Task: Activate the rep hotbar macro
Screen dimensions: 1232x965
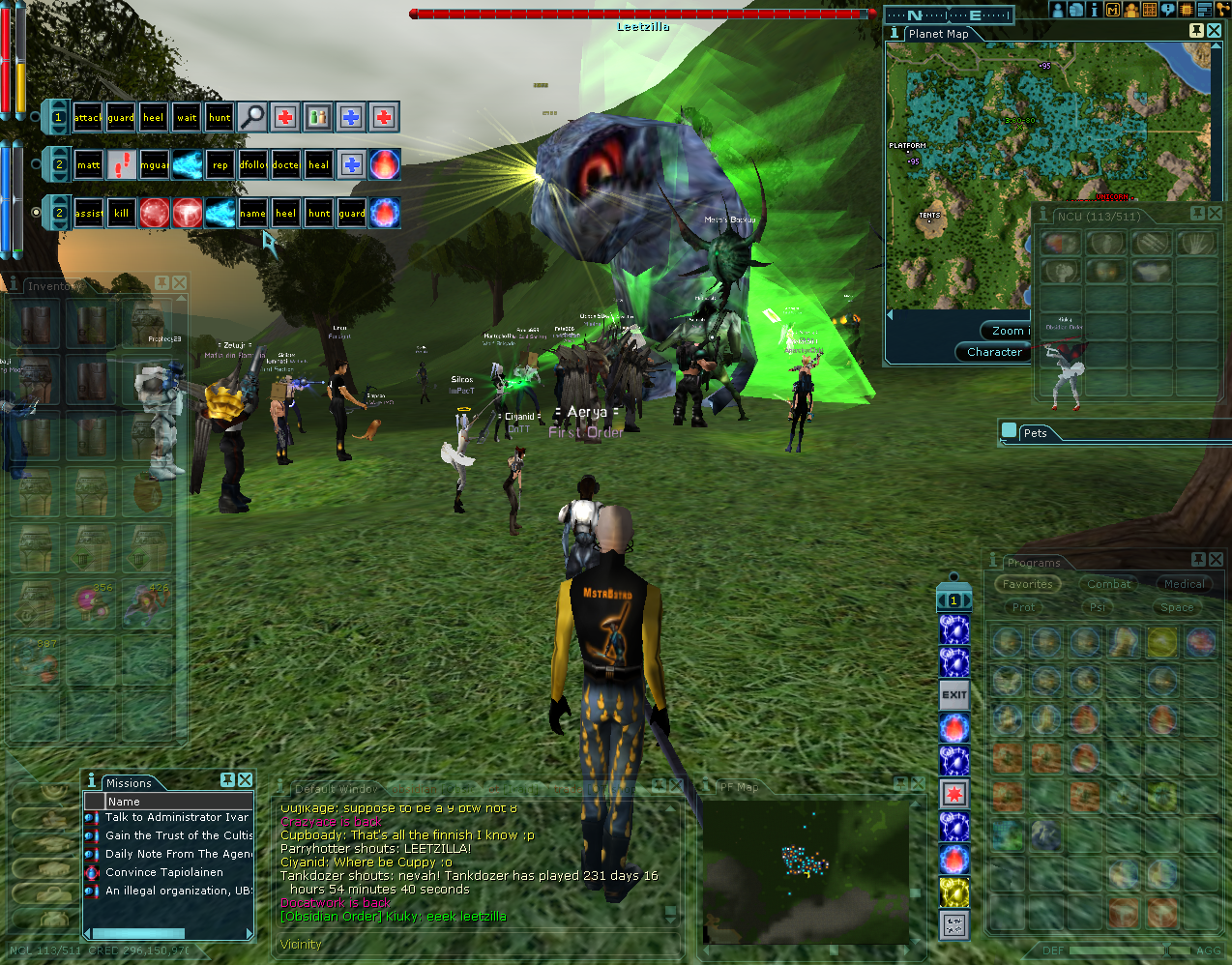Action: 220,165
